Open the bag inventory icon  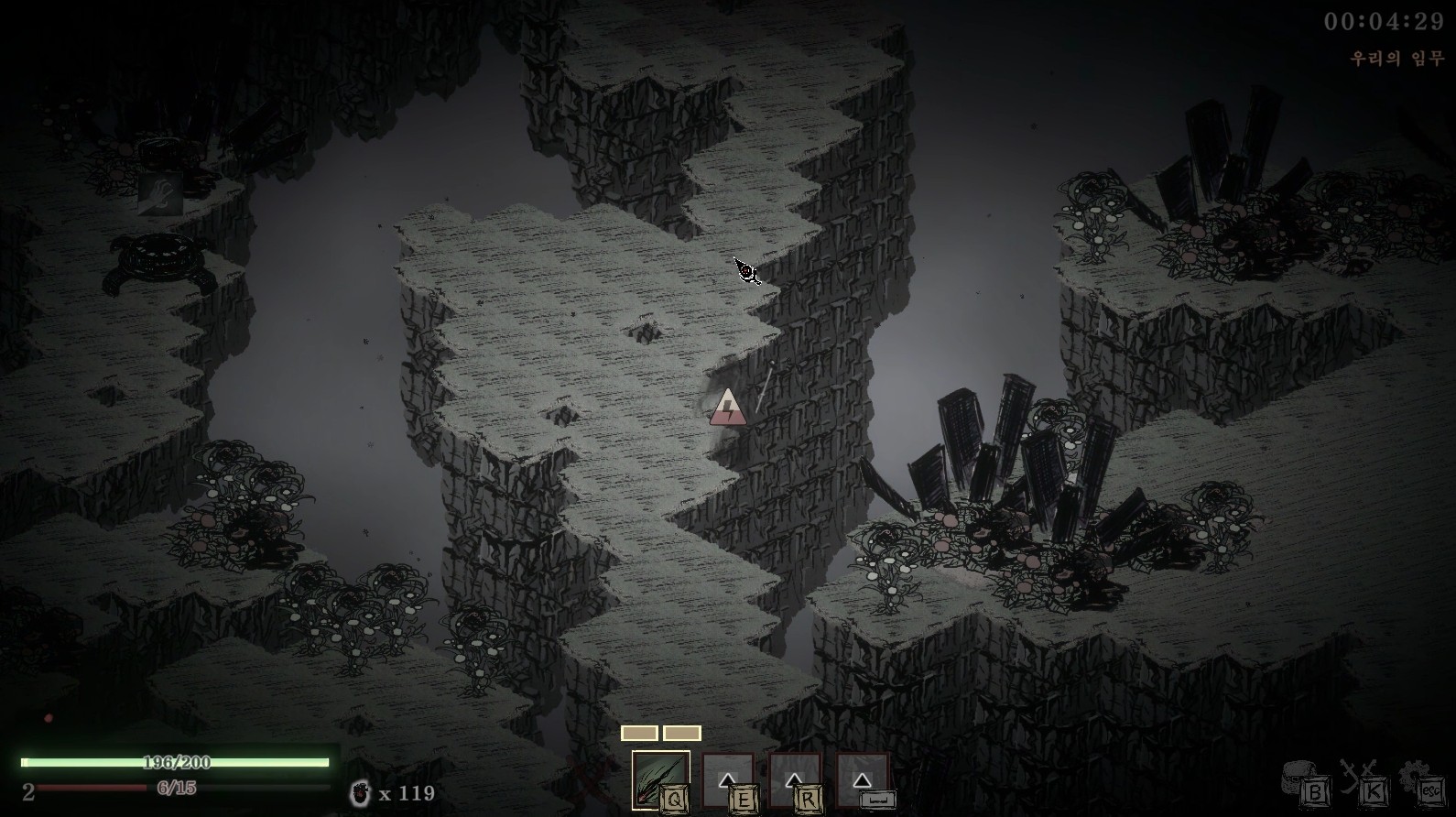pos(1303,780)
